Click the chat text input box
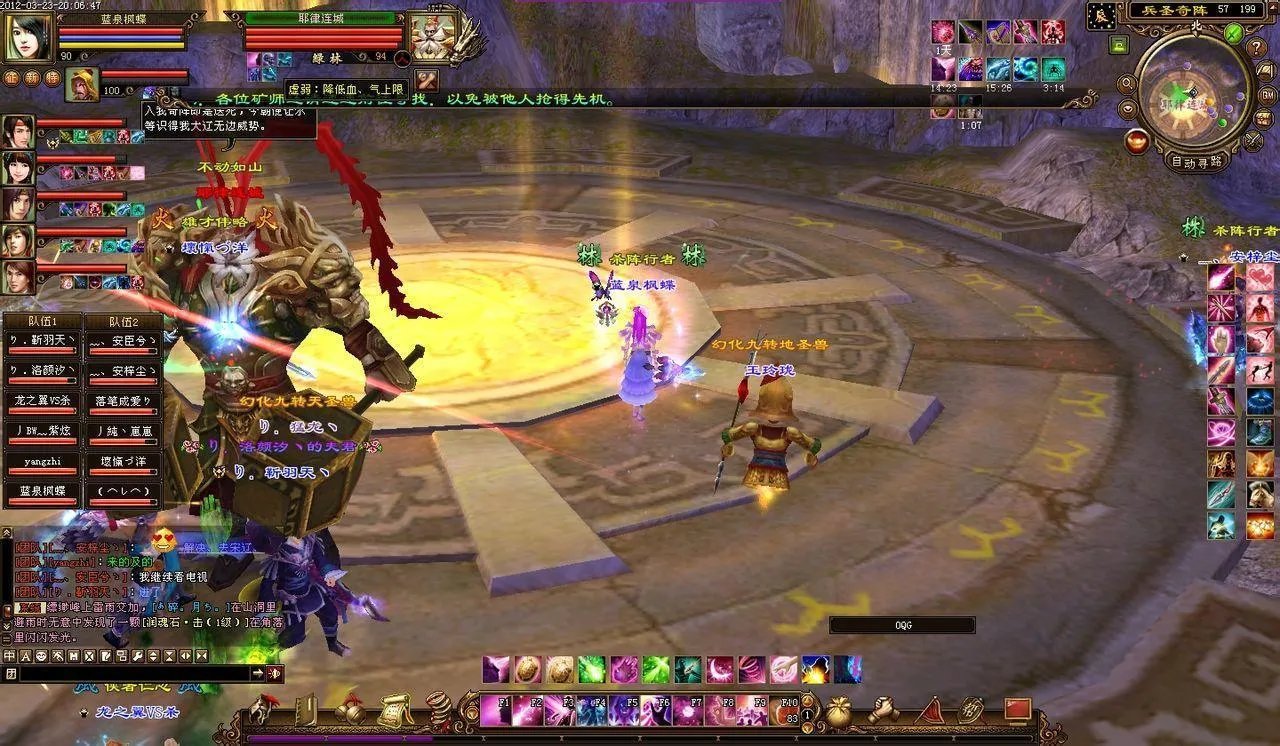The height and width of the screenshot is (746, 1280). [x=133, y=674]
